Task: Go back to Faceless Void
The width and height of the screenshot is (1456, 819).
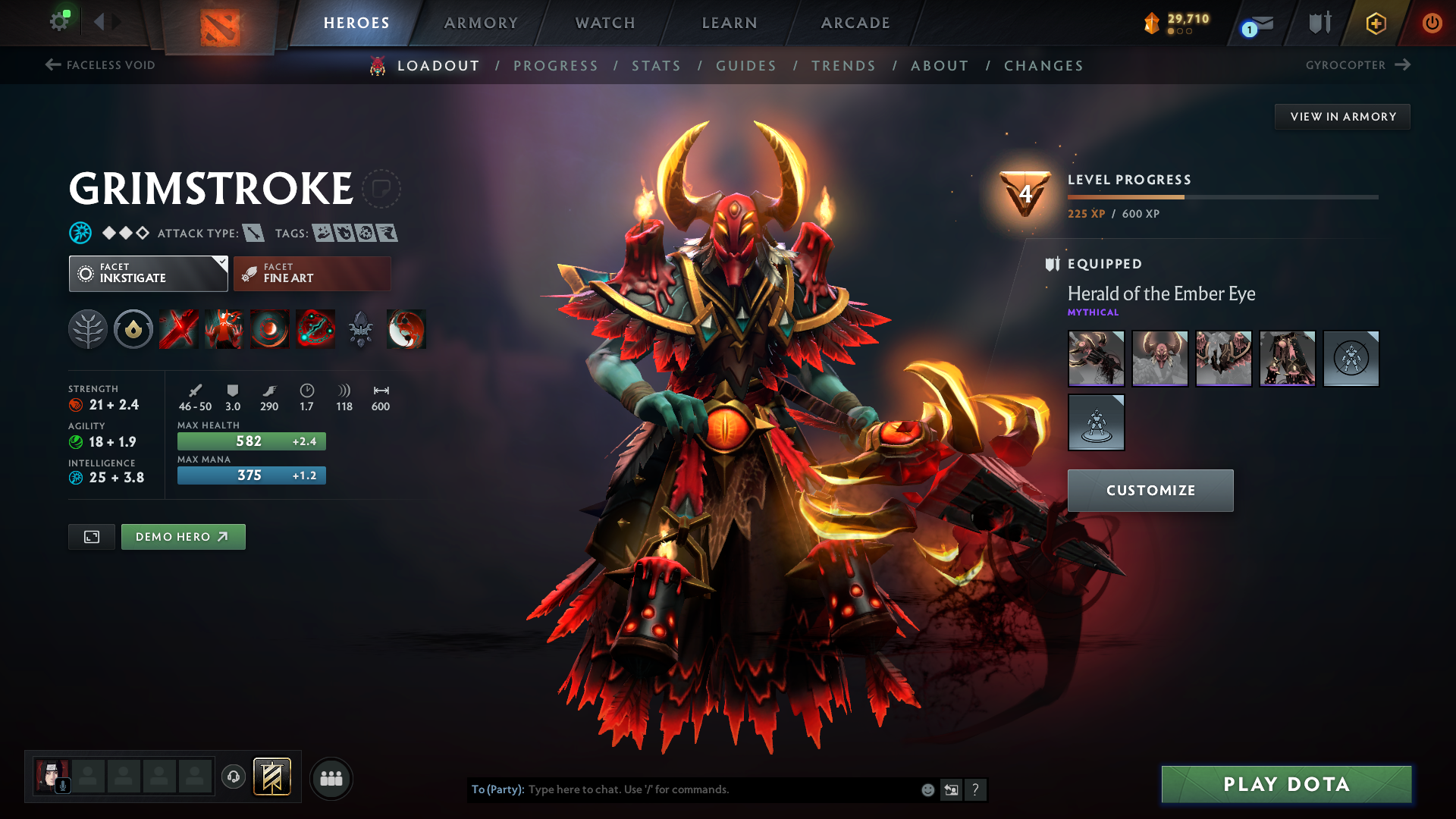Action: coord(100,65)
